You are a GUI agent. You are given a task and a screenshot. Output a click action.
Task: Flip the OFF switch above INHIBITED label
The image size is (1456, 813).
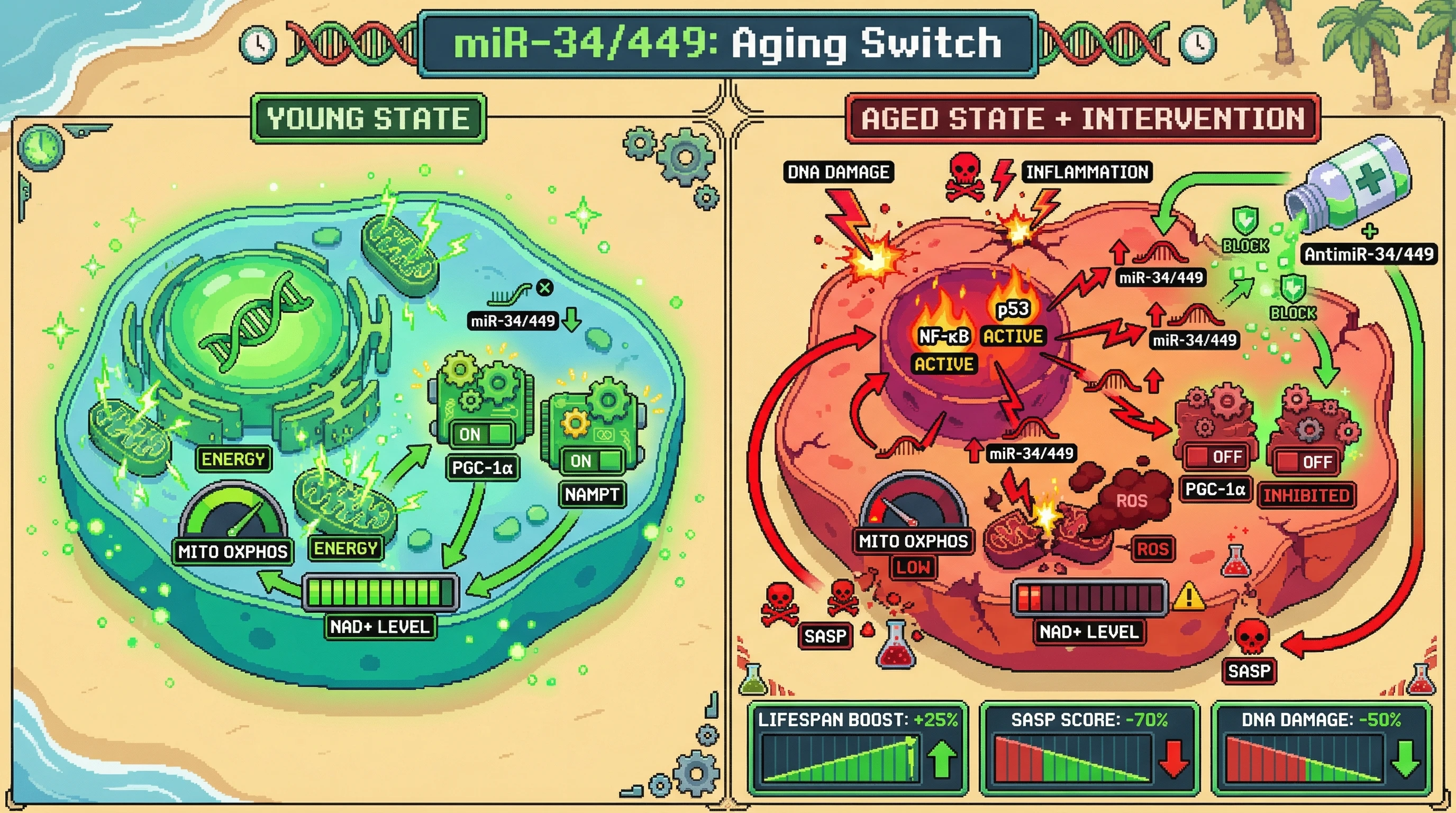(1306, 462)
